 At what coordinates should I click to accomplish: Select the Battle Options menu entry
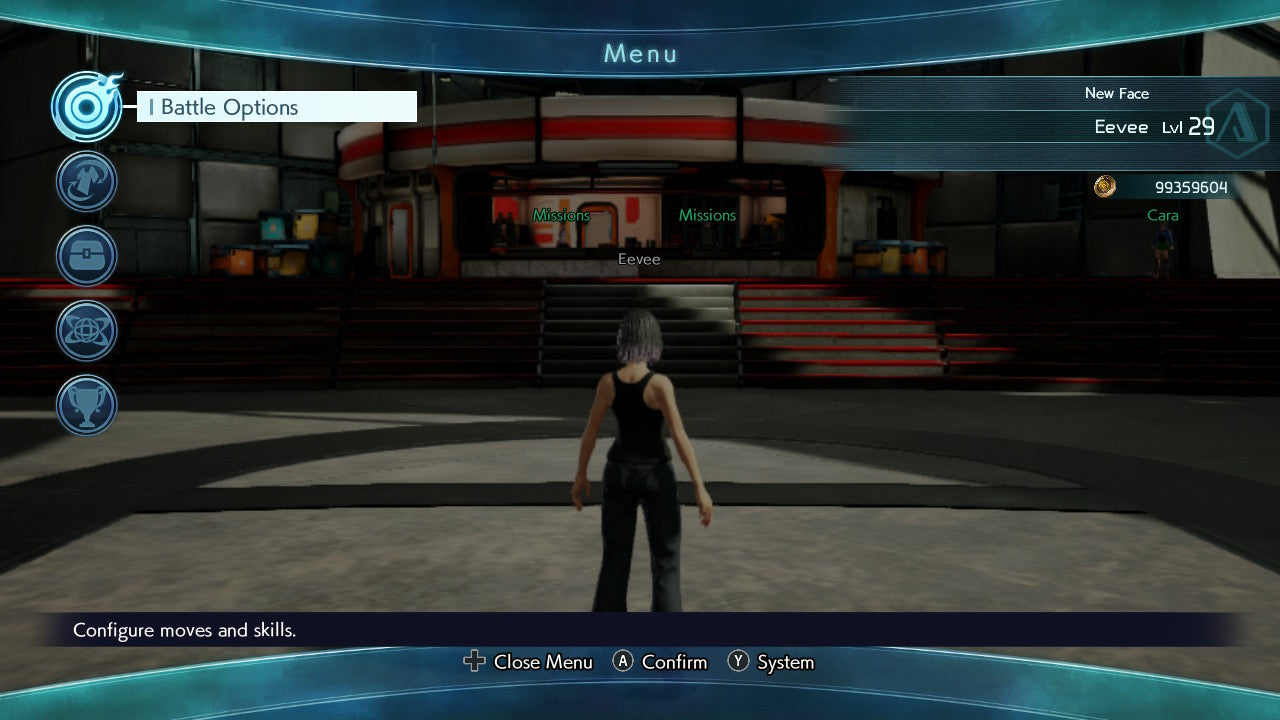[276, 107]
